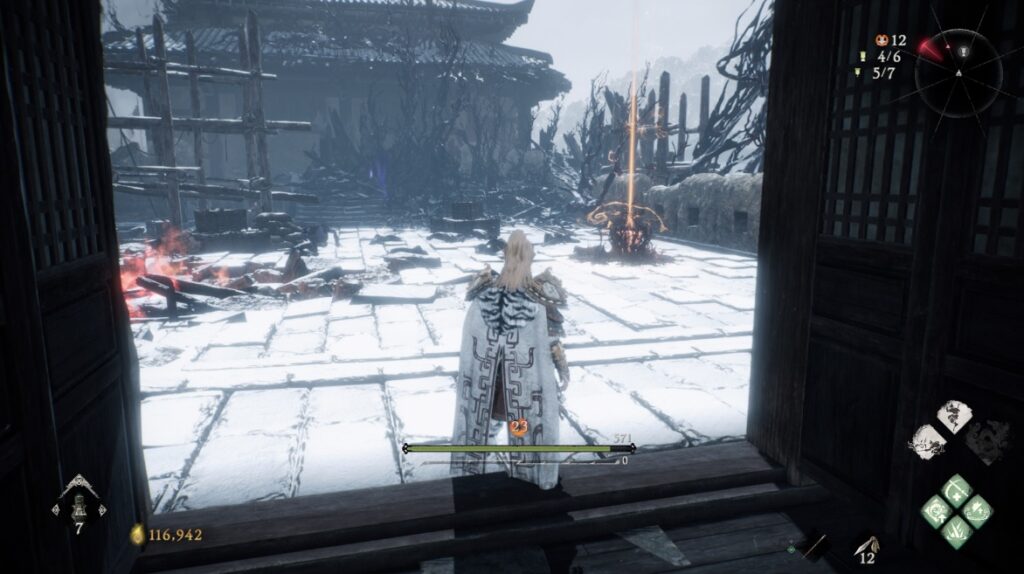Activate the bottom green grass-blade spell icon
Viewport: 1024px width, 574px height.
click(957, 531)
